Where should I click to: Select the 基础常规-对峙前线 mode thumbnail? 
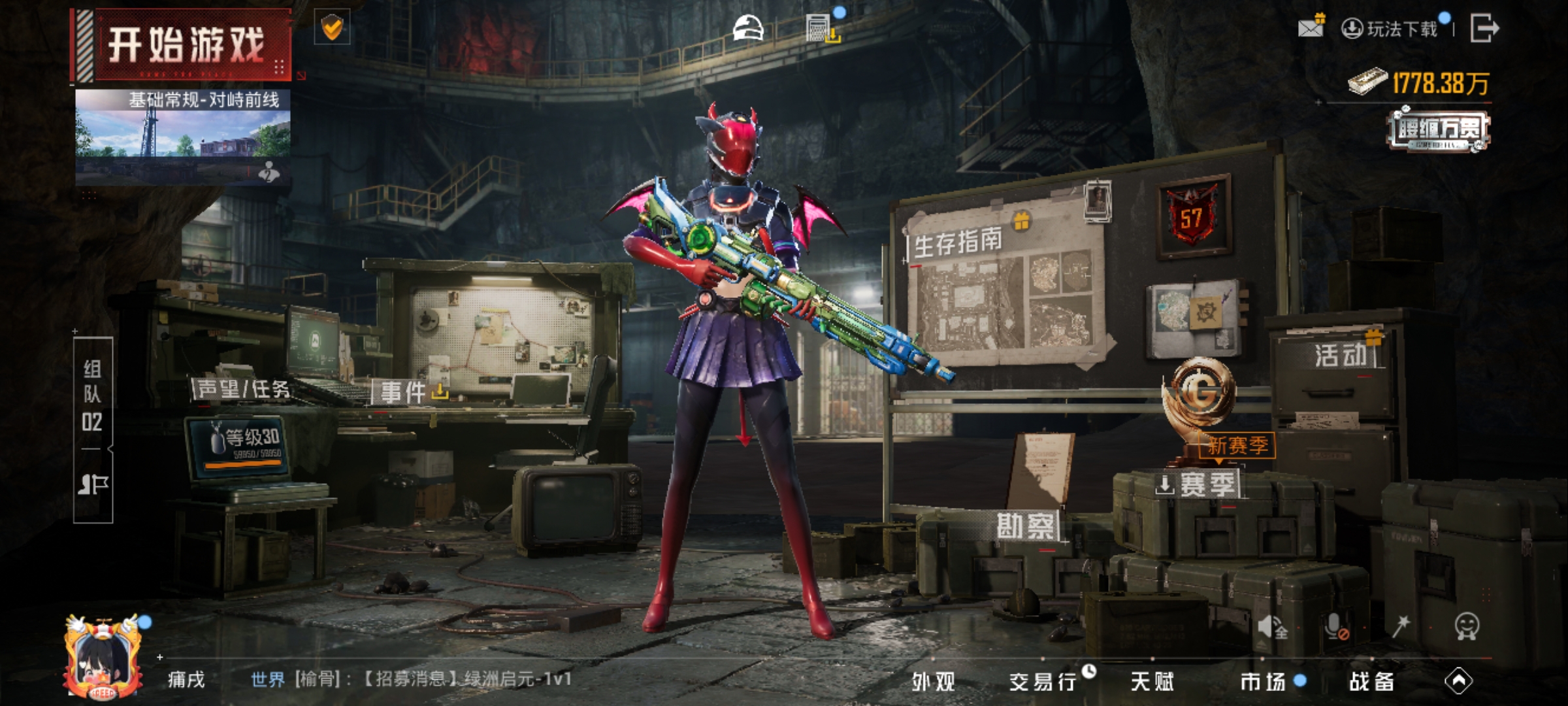(x=183, y=136)
